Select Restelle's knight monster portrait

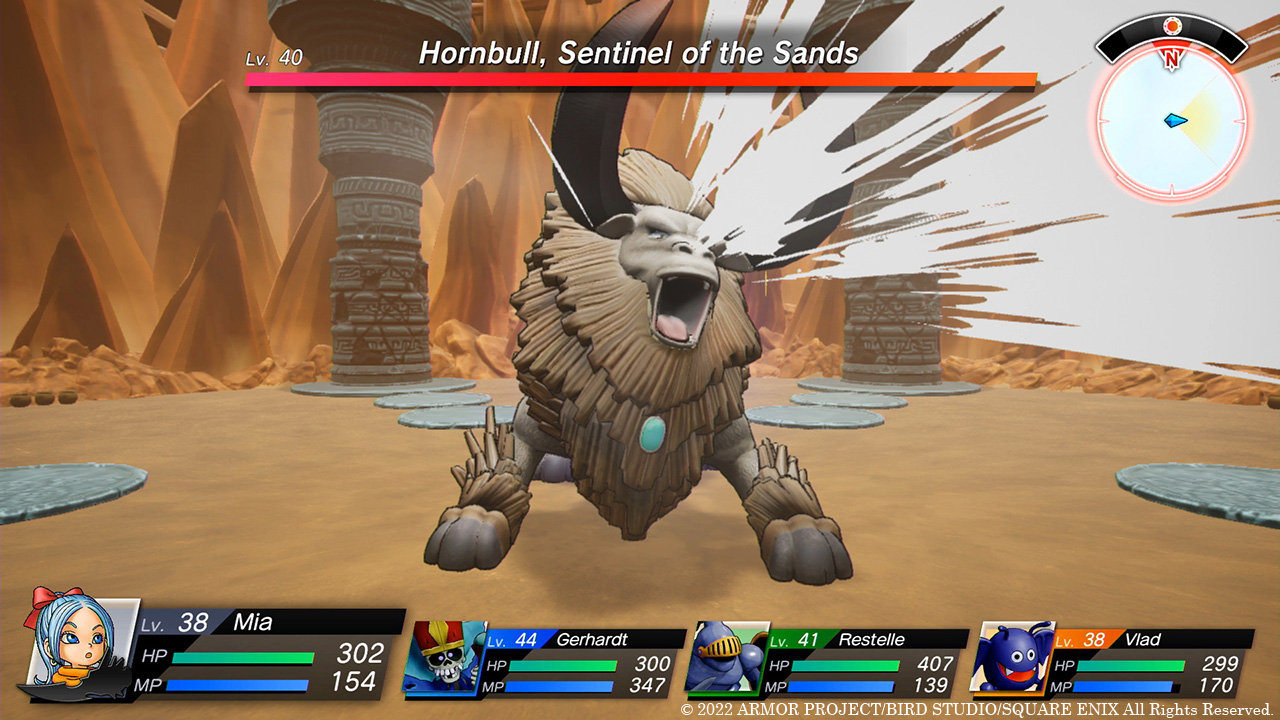tap(725, 657)
